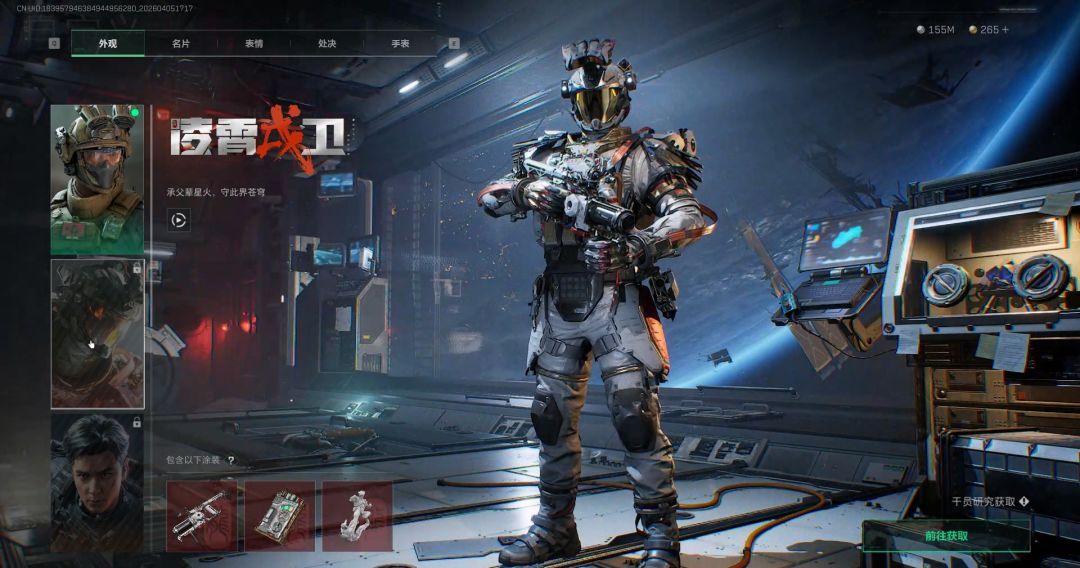Image resolution: width=1080 pixels, height=568 pixels.
Task: Open the 名片 tab
Action: 181,44
